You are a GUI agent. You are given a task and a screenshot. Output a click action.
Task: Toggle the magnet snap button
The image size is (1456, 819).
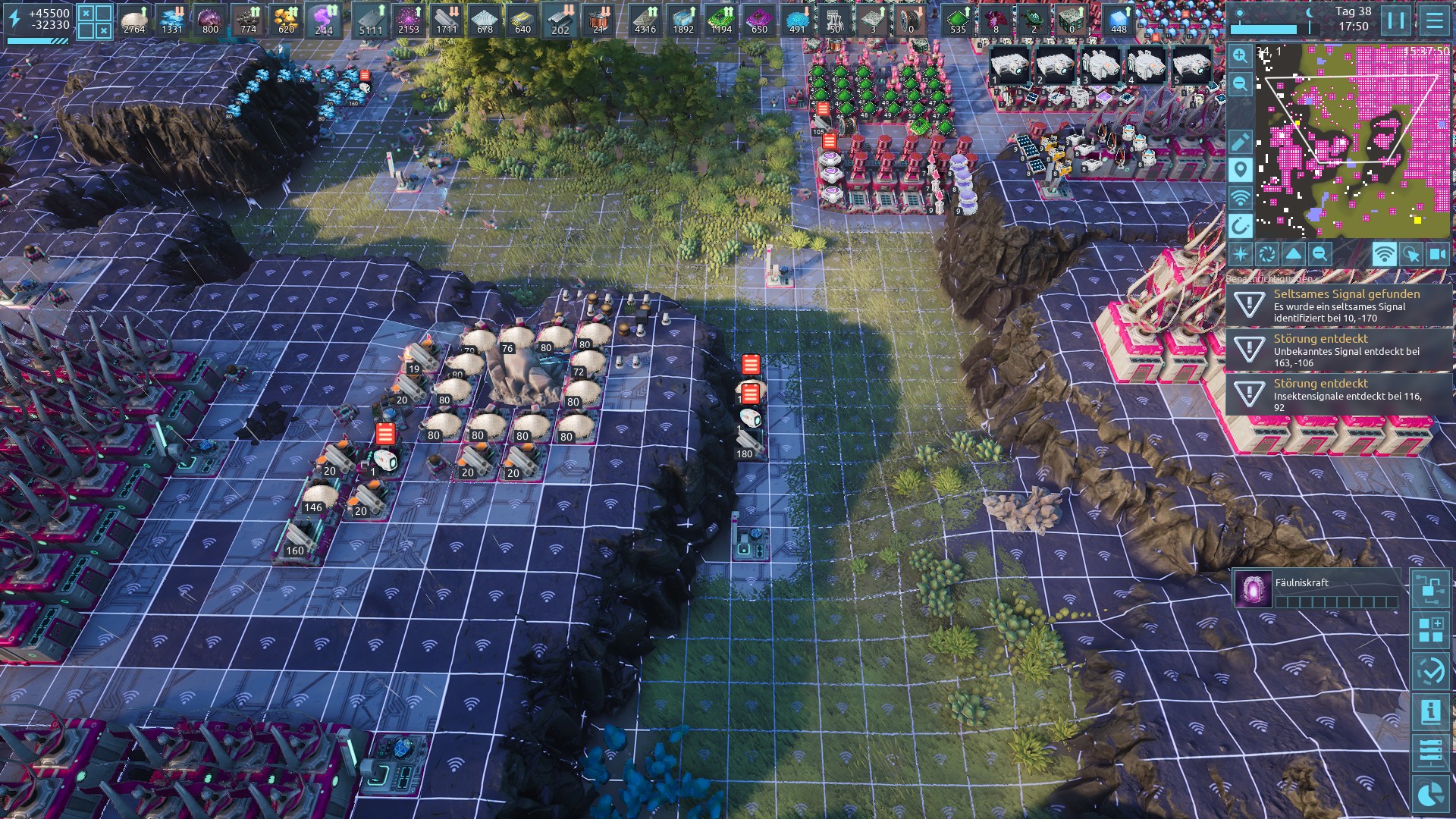tap(1240, 225)
